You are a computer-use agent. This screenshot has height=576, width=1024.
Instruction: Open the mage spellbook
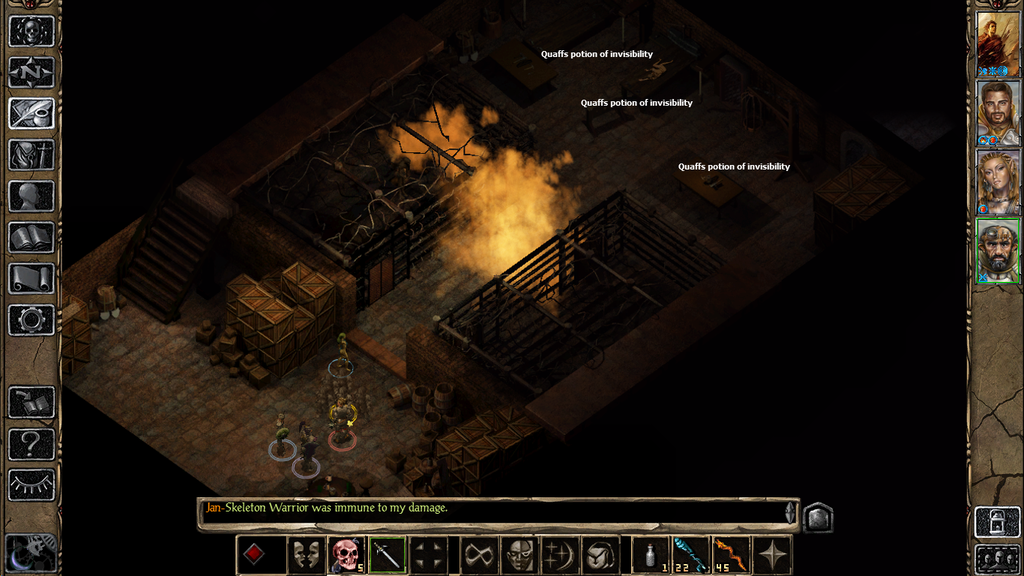[x=31, y=237]
